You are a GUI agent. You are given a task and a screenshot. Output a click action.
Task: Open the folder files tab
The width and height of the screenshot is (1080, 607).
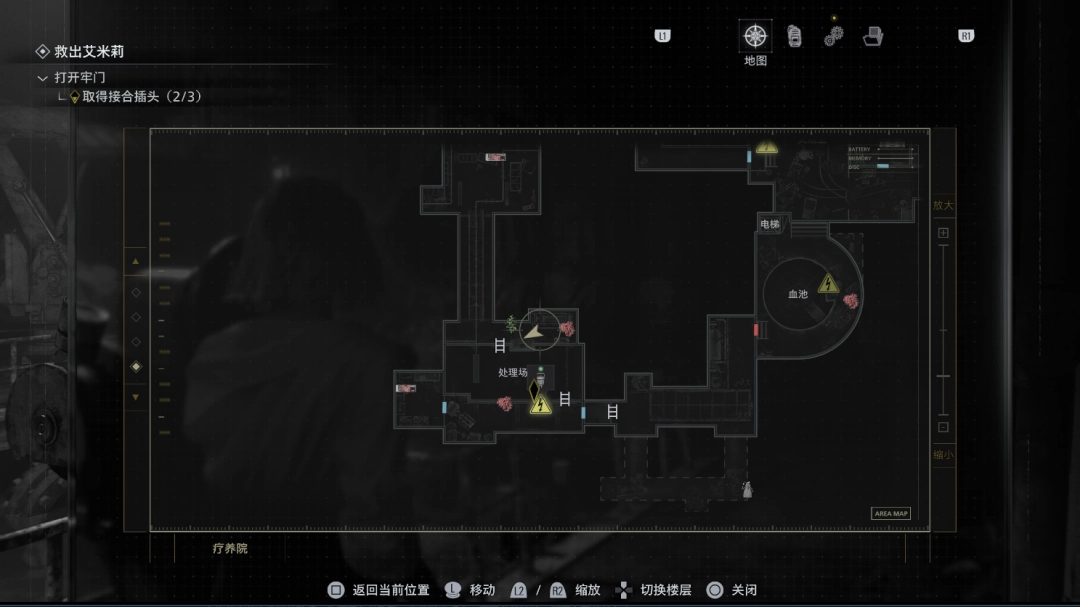point(873,36)
